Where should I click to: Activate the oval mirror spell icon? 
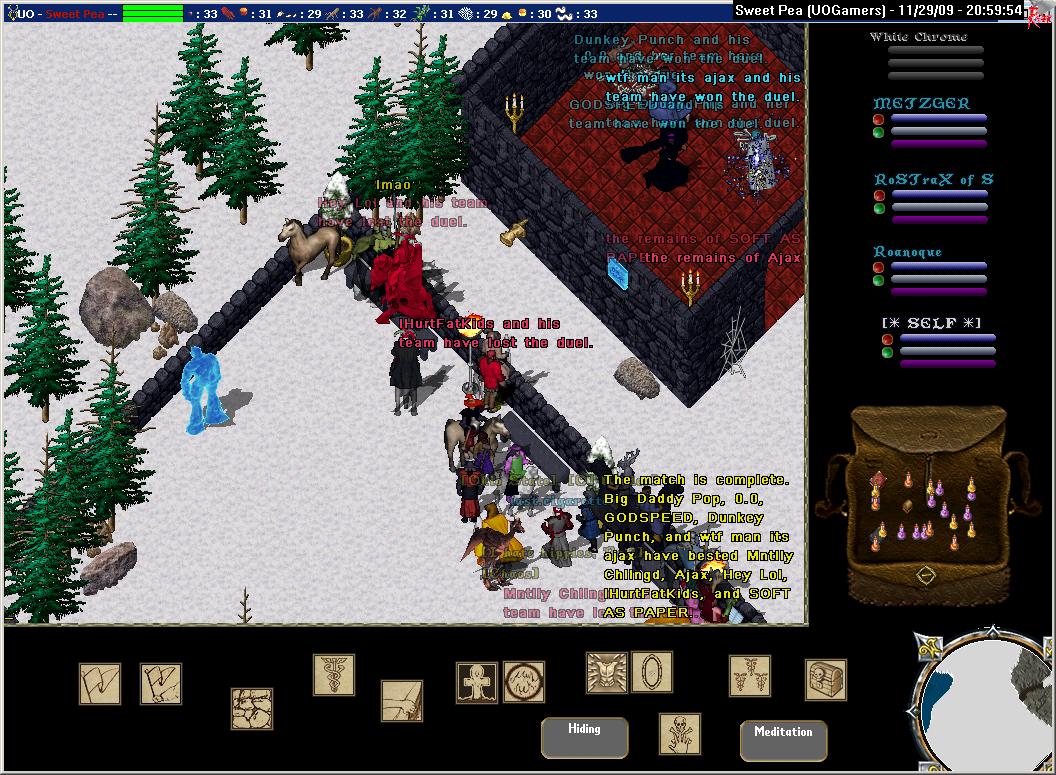click(x=652, y=672)
